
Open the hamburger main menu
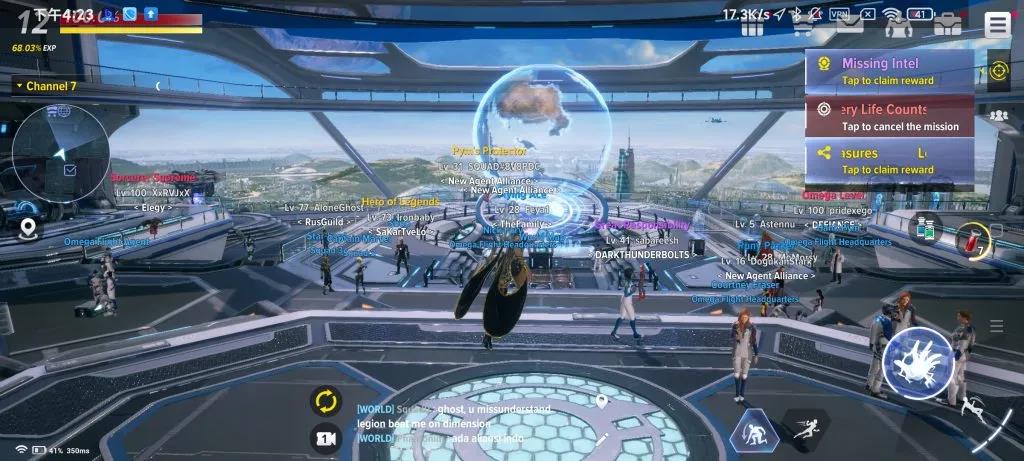coord(997,25)
